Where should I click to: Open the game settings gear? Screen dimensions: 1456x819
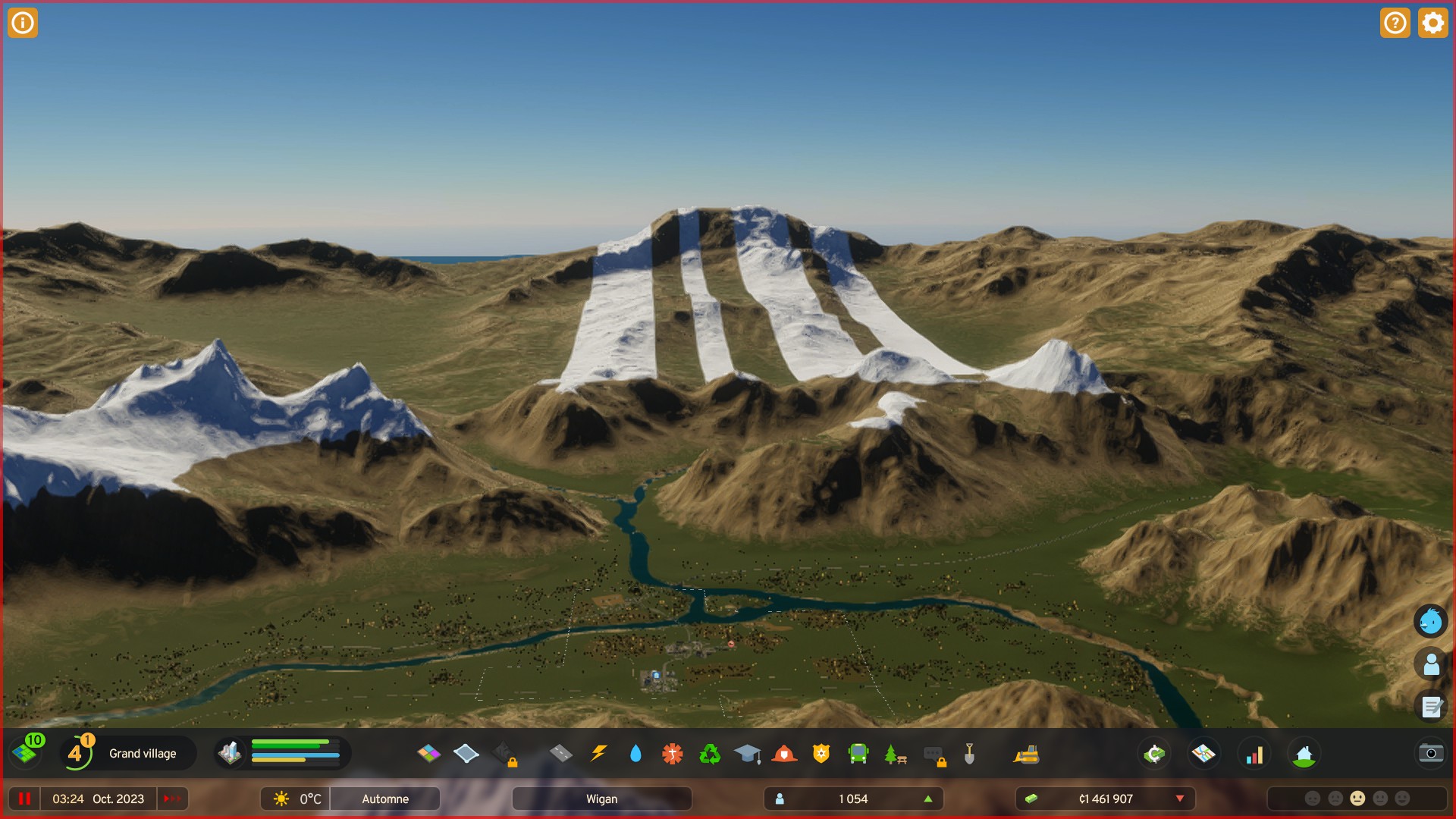click(x=1432, y=23)
